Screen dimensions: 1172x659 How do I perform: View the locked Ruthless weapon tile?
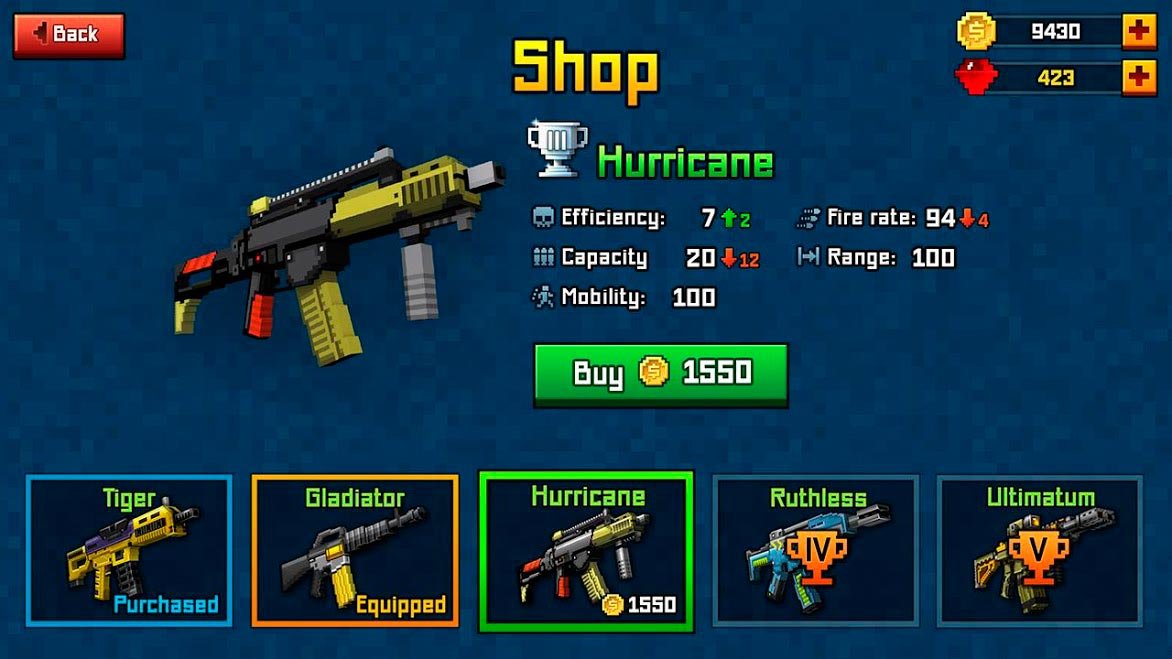(x=815, y=551)
